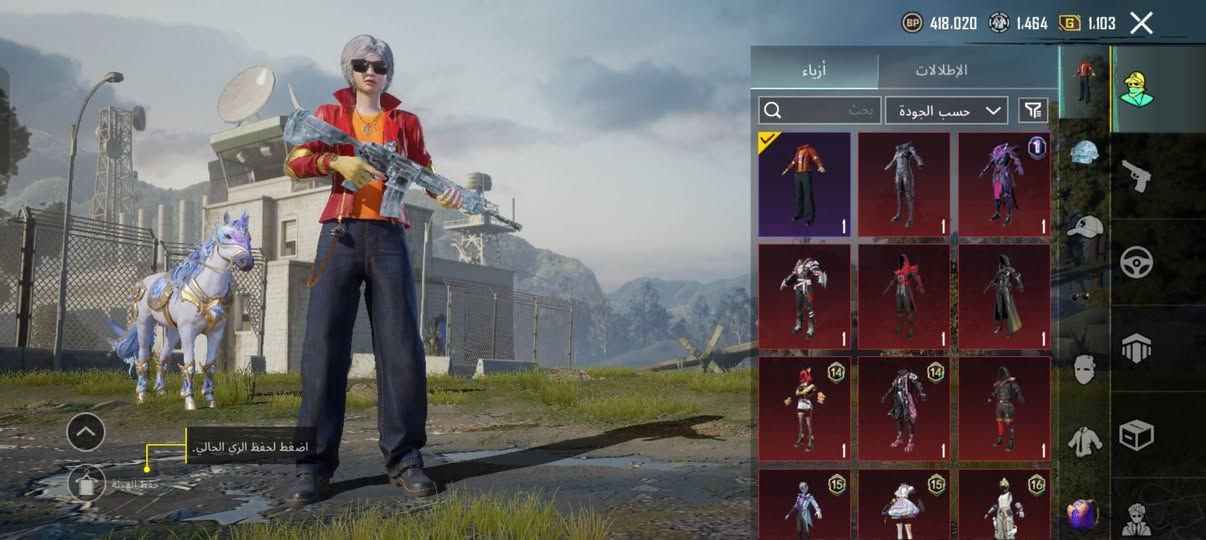Viewport: 1206px width, 540px height.
Task: Switch to the pistol weapons category
Action: (x=1136, y=176)
